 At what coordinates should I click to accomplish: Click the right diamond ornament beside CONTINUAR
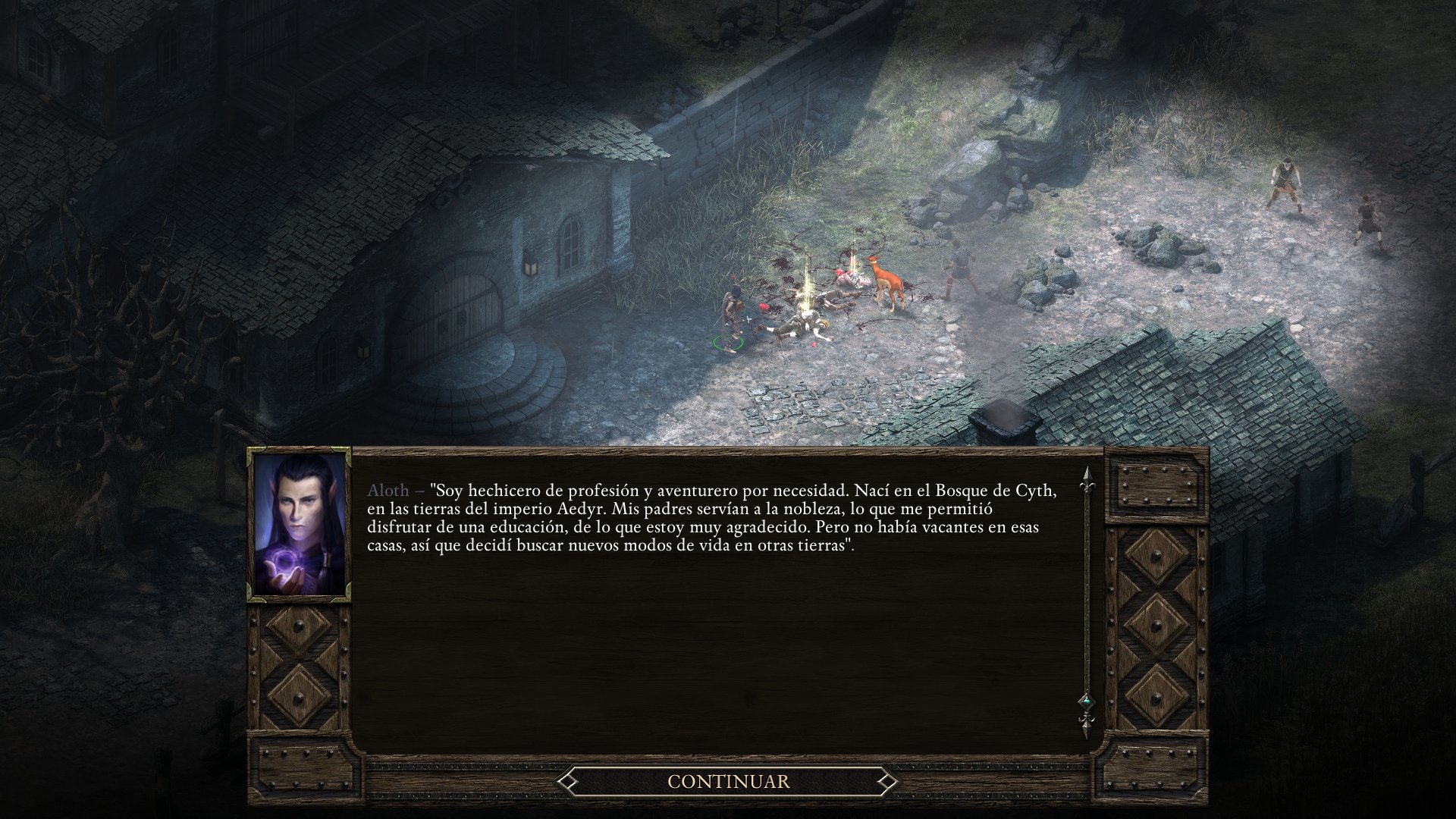[x=886, y=780]
